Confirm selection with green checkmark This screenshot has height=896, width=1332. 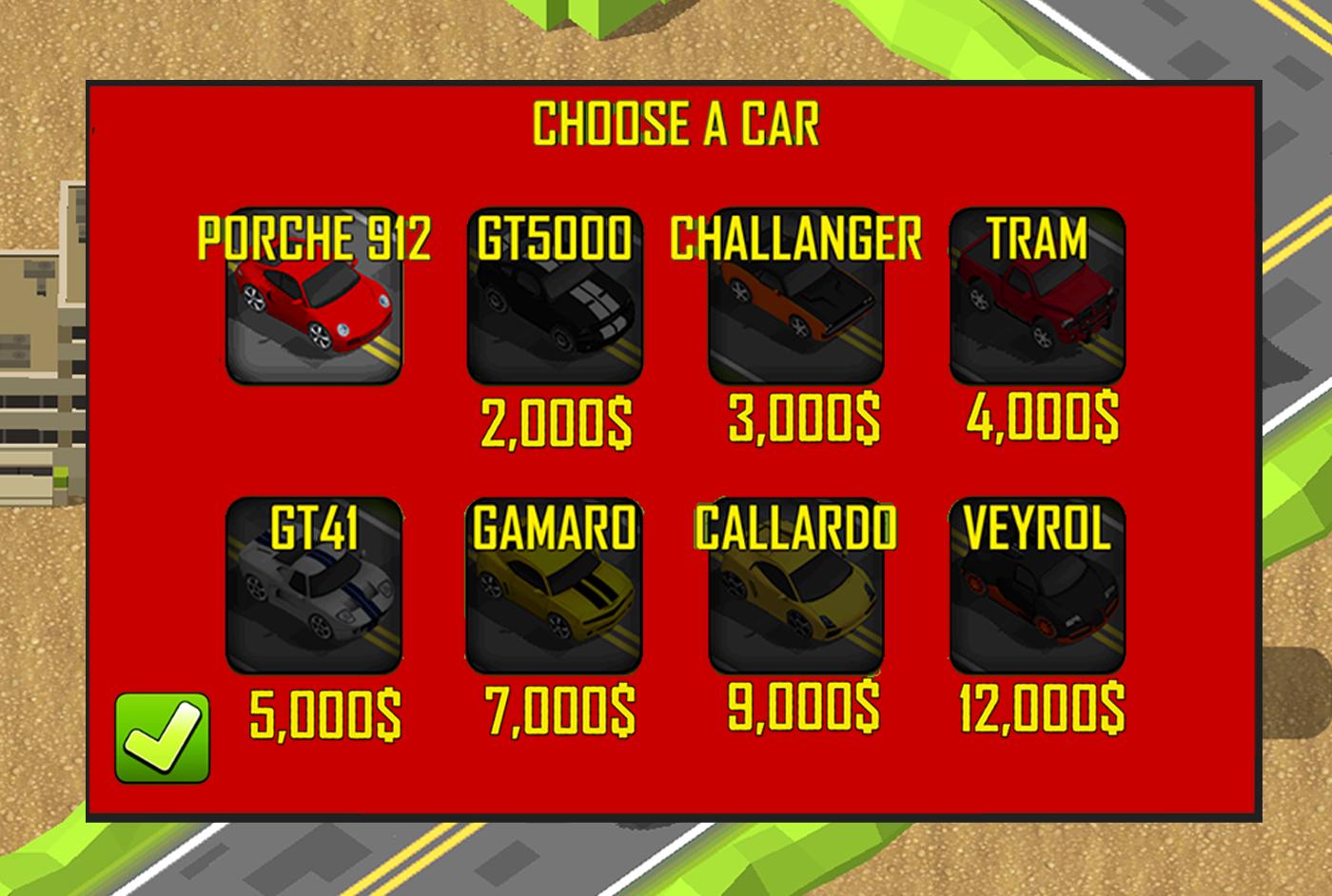(164, 737)
